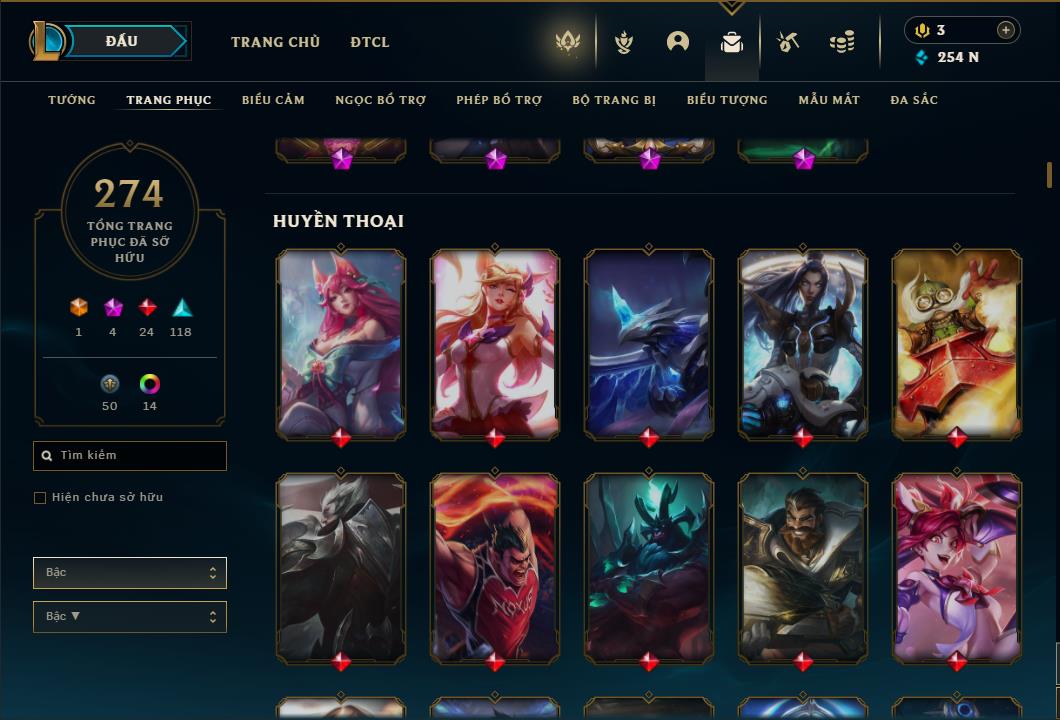Add currency with the plus button

1006,30
